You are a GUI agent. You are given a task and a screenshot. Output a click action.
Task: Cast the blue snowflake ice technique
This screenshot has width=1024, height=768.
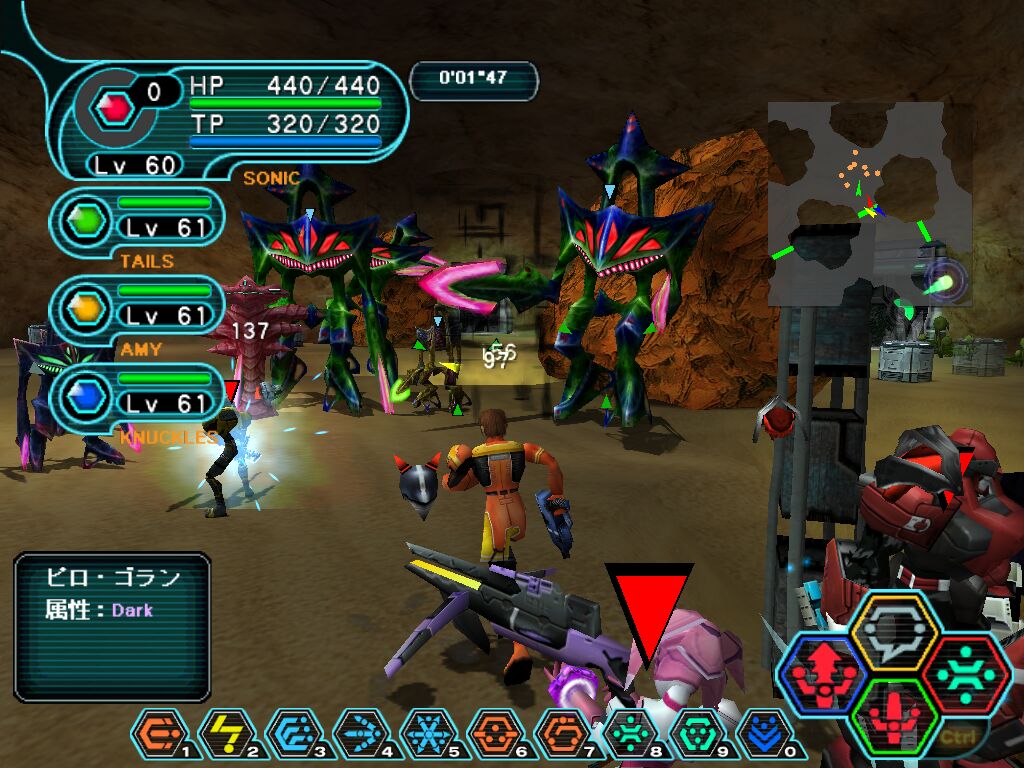(x=427, y=735)
